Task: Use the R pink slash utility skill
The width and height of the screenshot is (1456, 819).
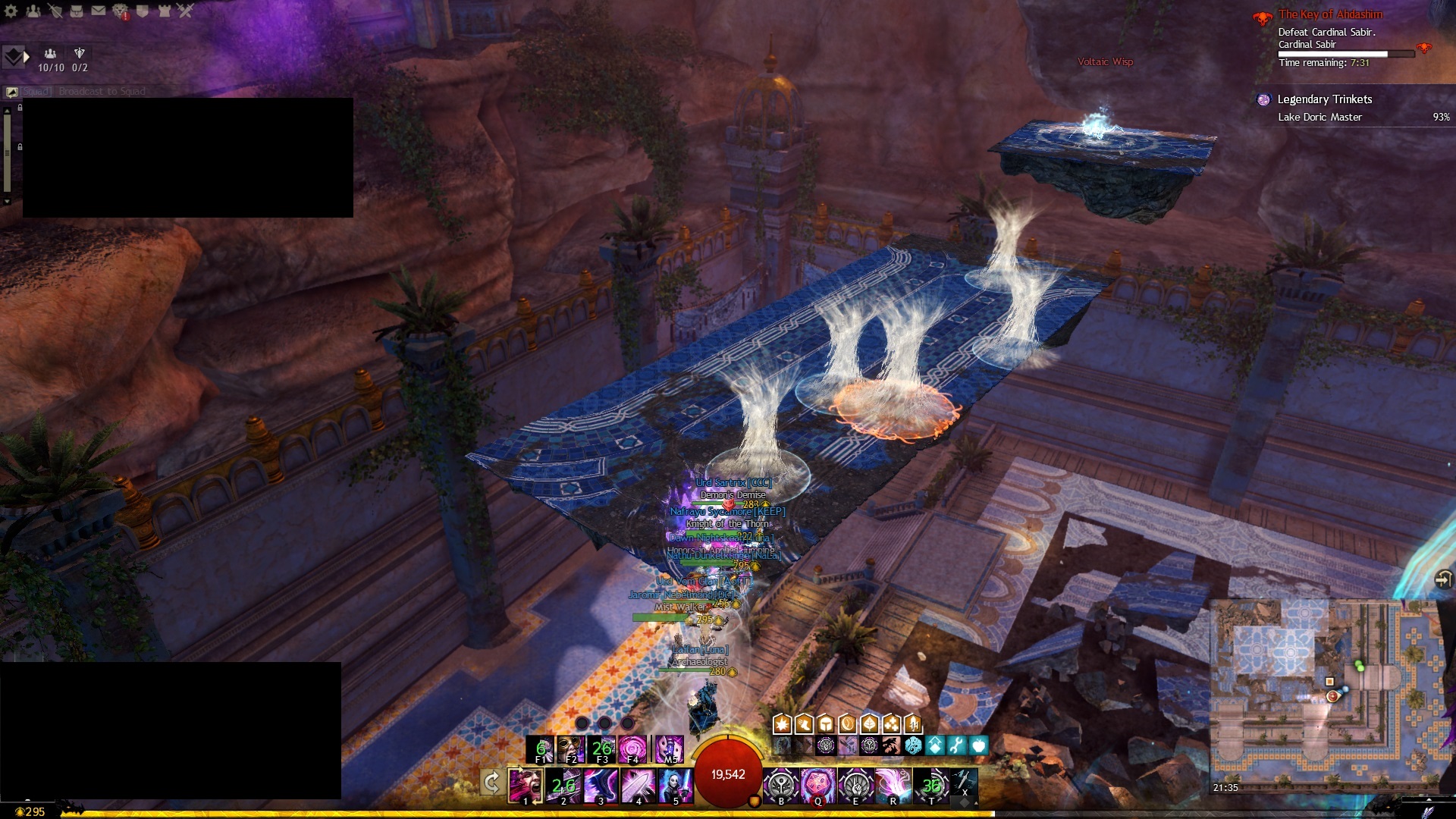Action: (893, 785)
